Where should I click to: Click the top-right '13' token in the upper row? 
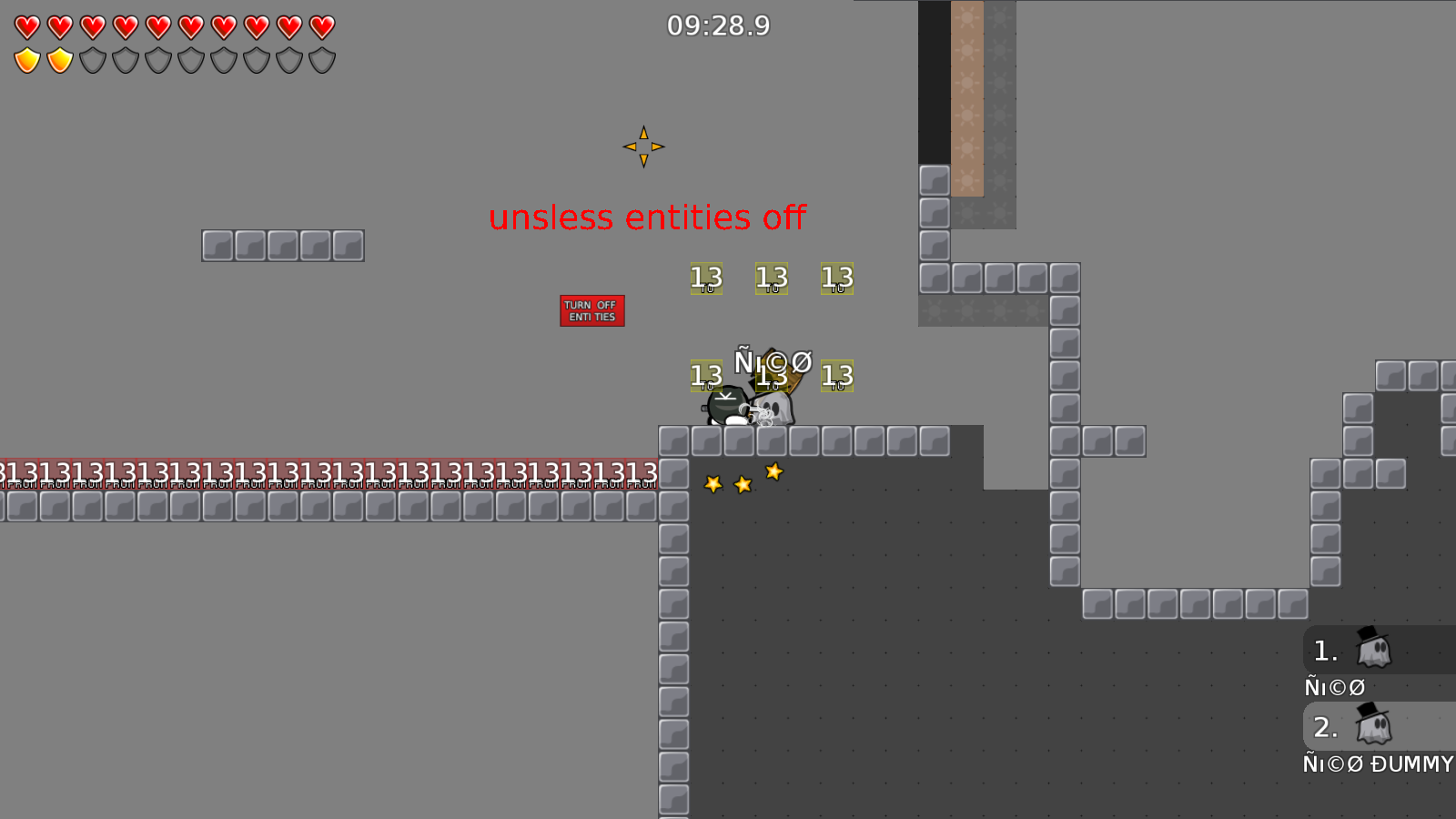(836, 278)
